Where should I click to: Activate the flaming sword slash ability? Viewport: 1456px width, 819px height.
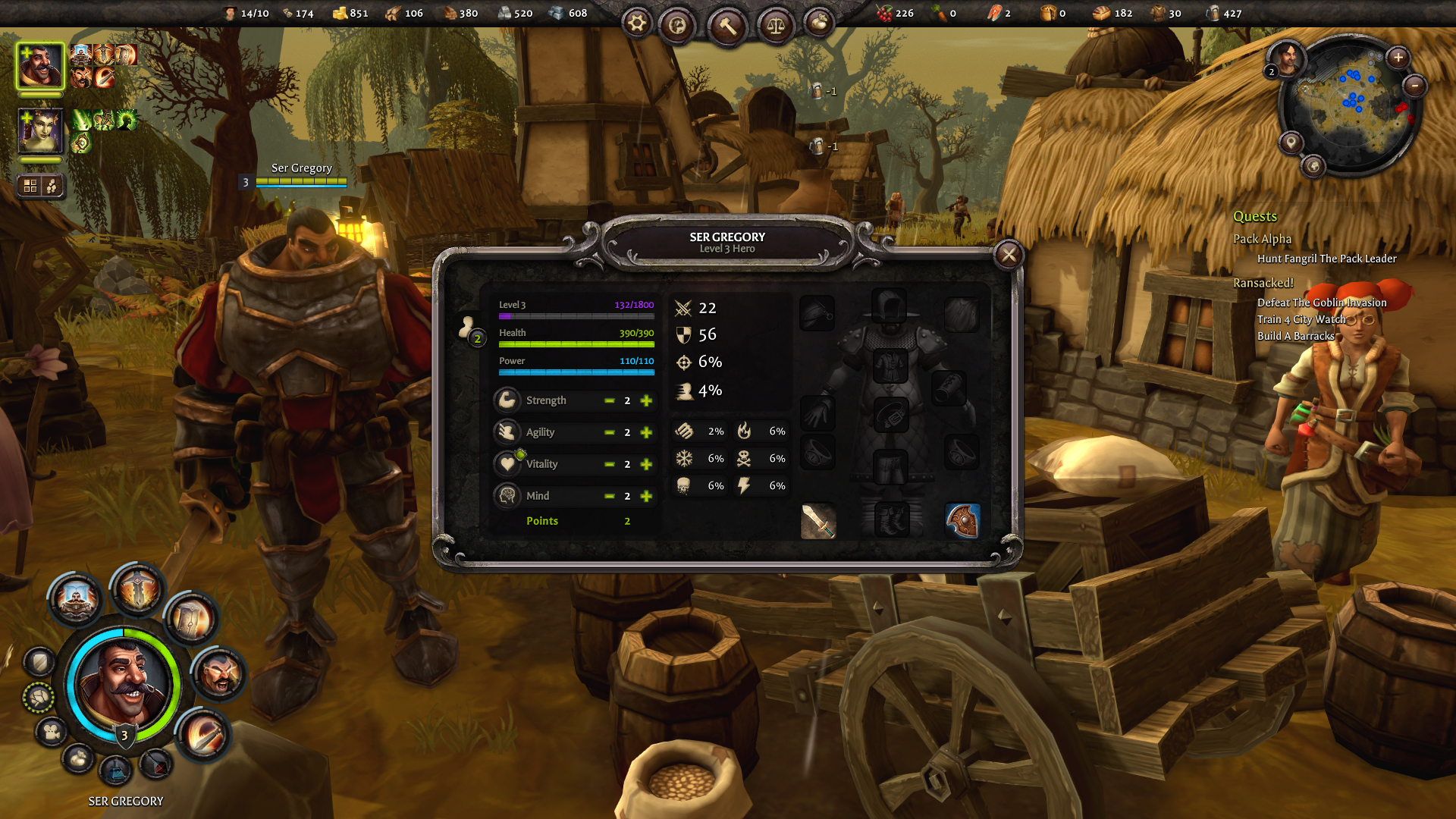[x=203, y=734]
